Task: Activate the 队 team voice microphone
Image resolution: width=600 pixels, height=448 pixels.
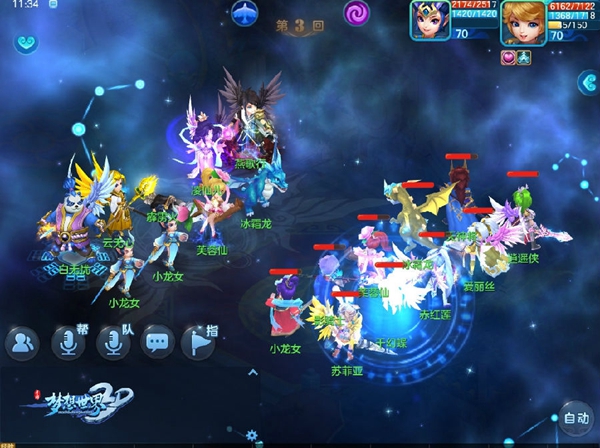Action: (x=113, y=343)
